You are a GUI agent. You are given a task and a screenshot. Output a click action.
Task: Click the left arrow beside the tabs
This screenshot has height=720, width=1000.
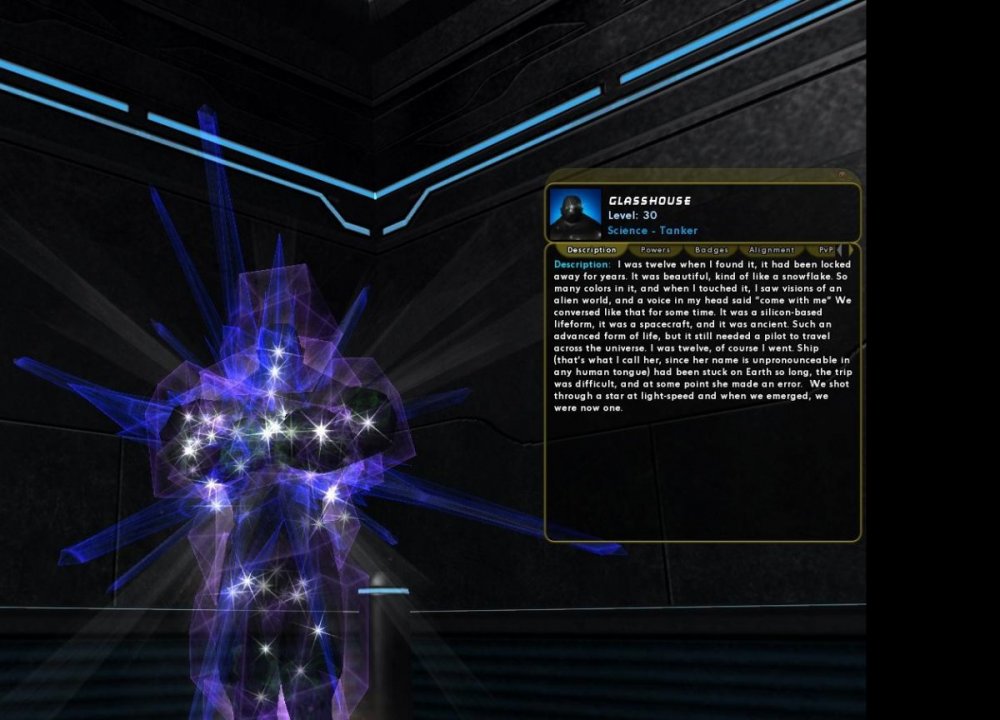(841, 250)
